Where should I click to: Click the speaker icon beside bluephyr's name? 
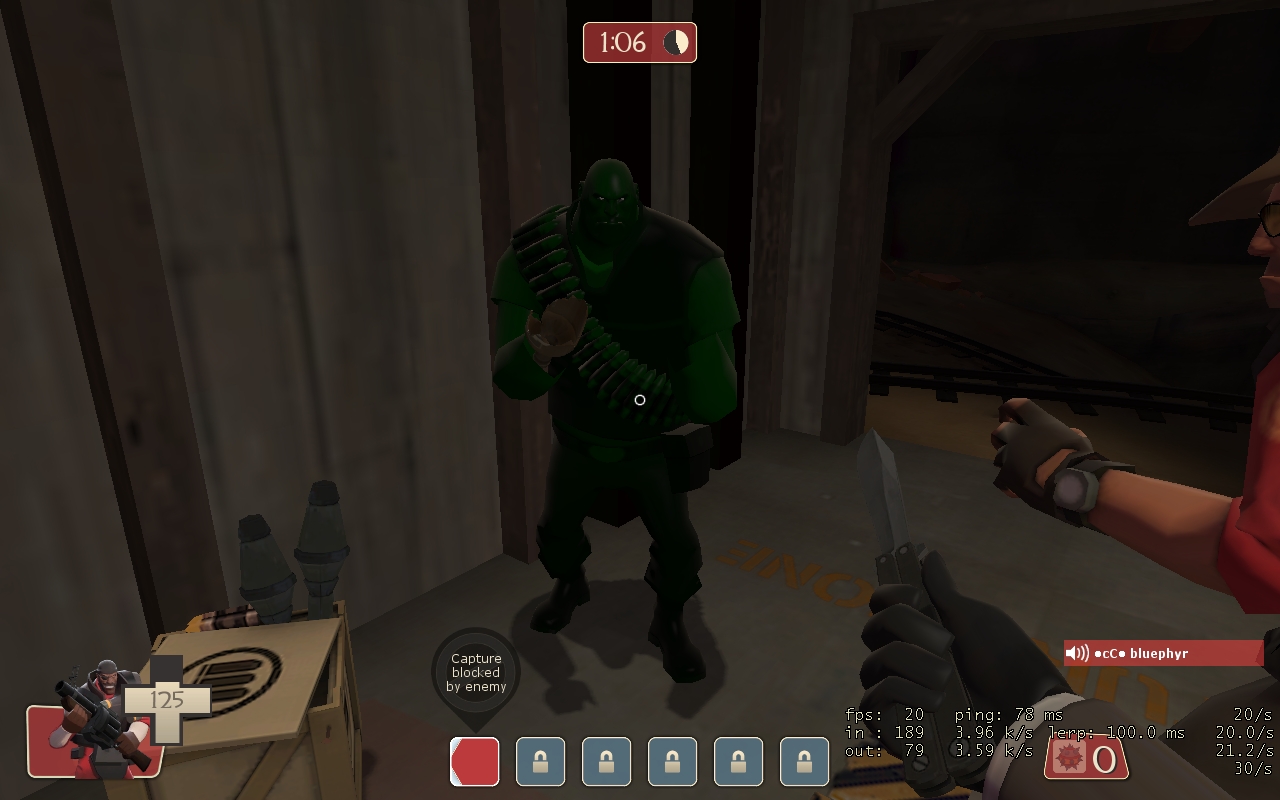pos(1077,653)
